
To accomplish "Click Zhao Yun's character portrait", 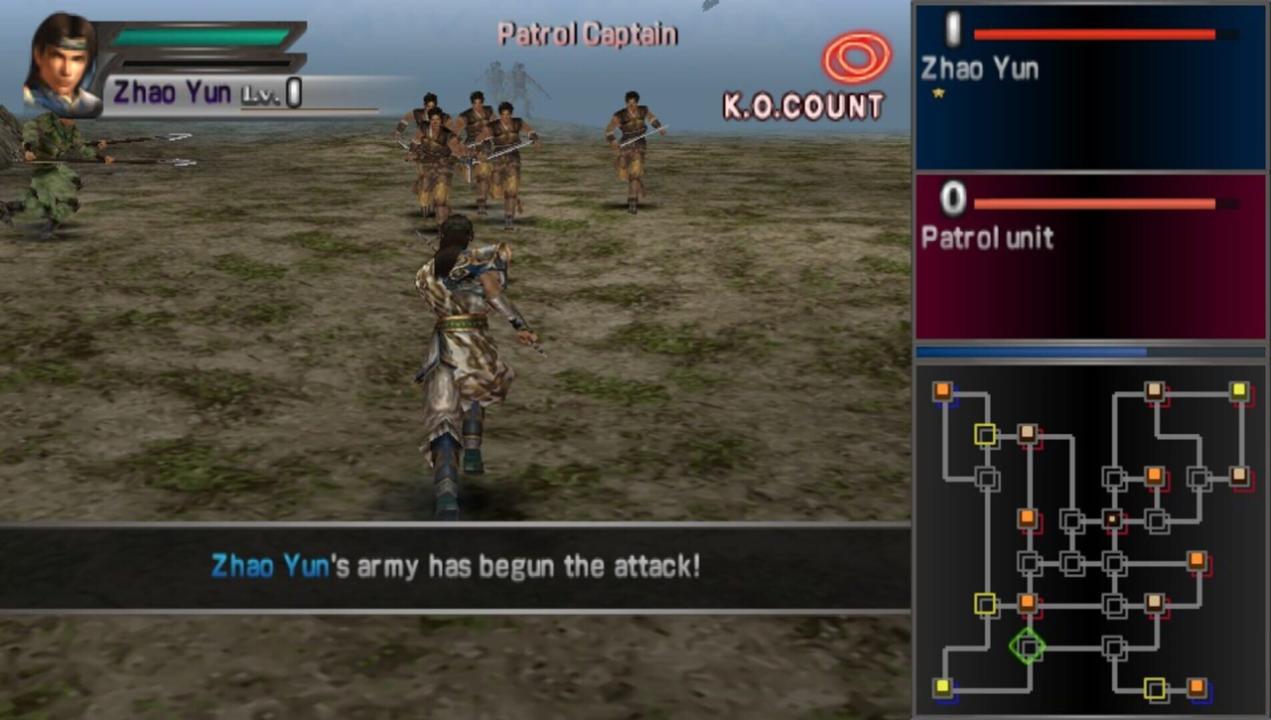I will click(x=61, y=64).
